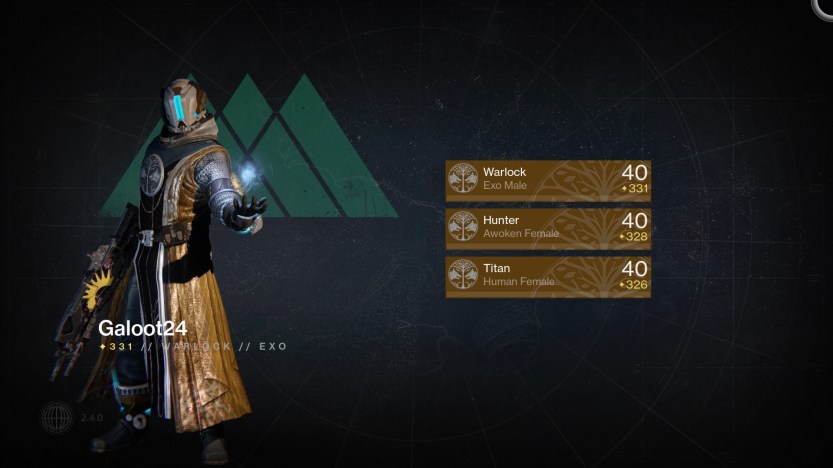Pick the Titan Human Female character
Screen dimensions: 833x468
click(x=548, y=276)
